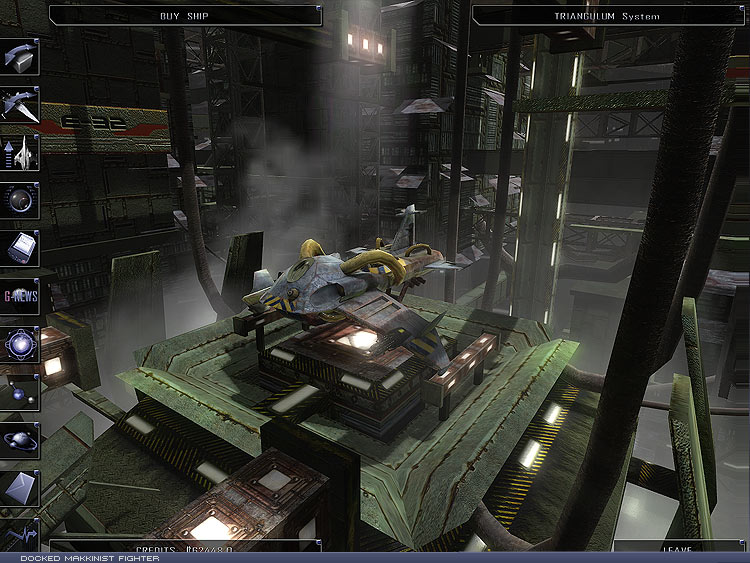Open the ship upgrade icon with up arrows
This screenshot has height=563, width=750.
click(x=19, y=152)
